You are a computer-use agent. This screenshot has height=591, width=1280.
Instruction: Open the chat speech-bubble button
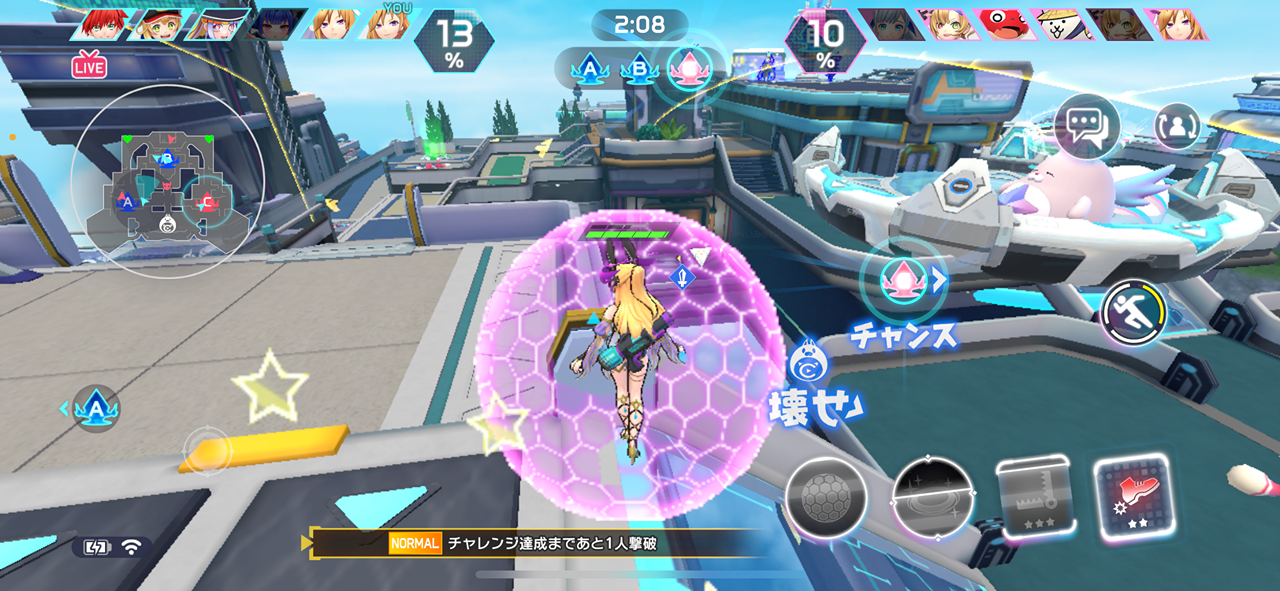coord(1086,127)
